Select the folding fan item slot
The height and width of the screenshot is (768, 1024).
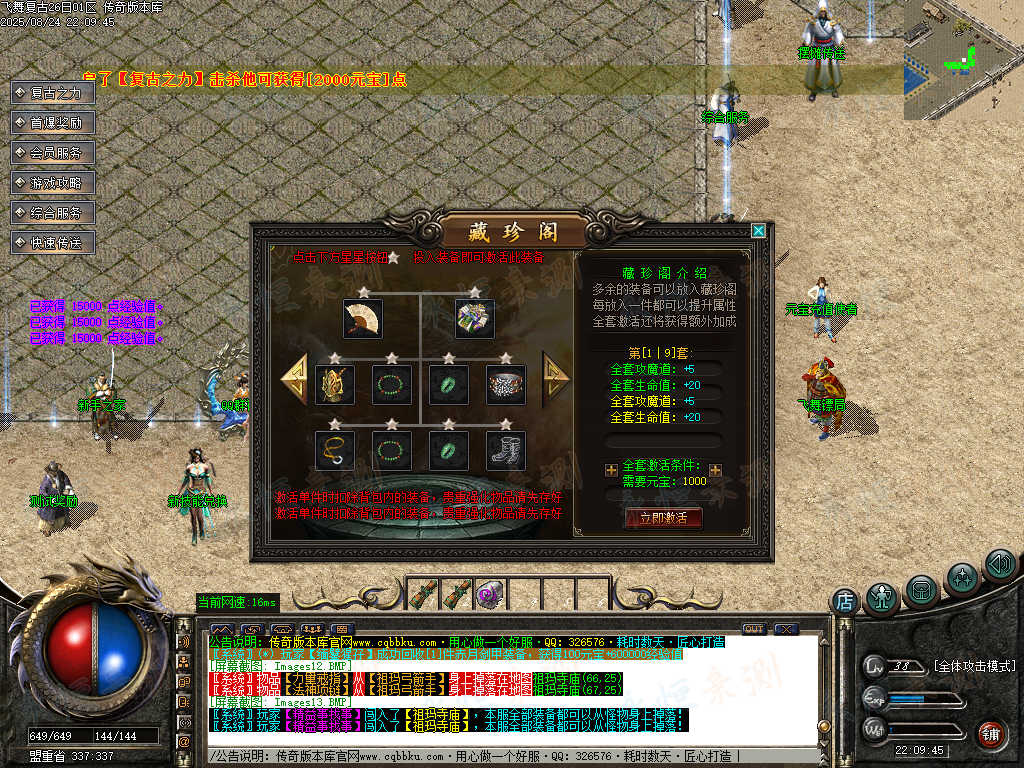(x=361, y=318)
